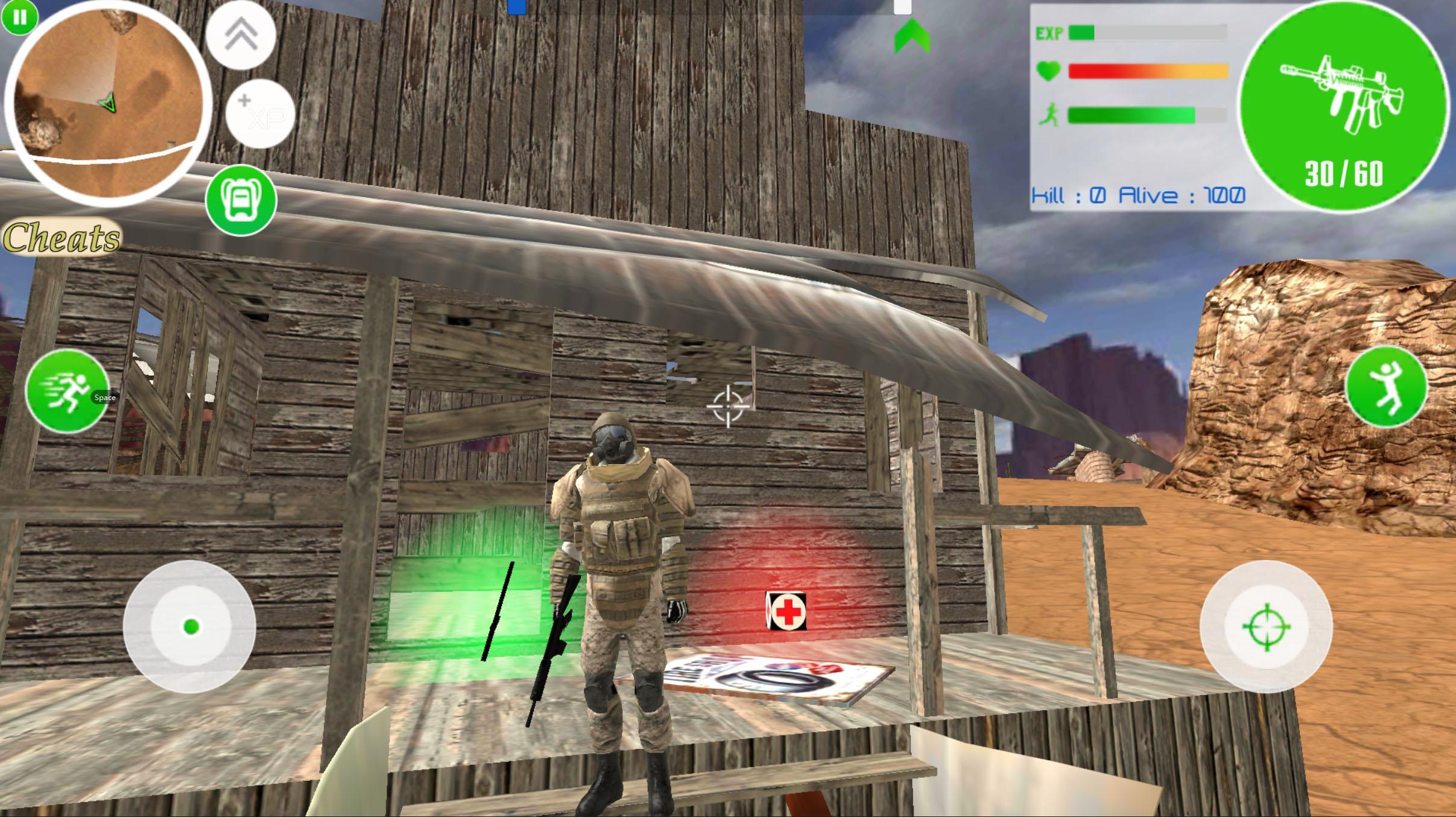
Task: Click the XP plus icon below the chevrons
Action: 261,115
